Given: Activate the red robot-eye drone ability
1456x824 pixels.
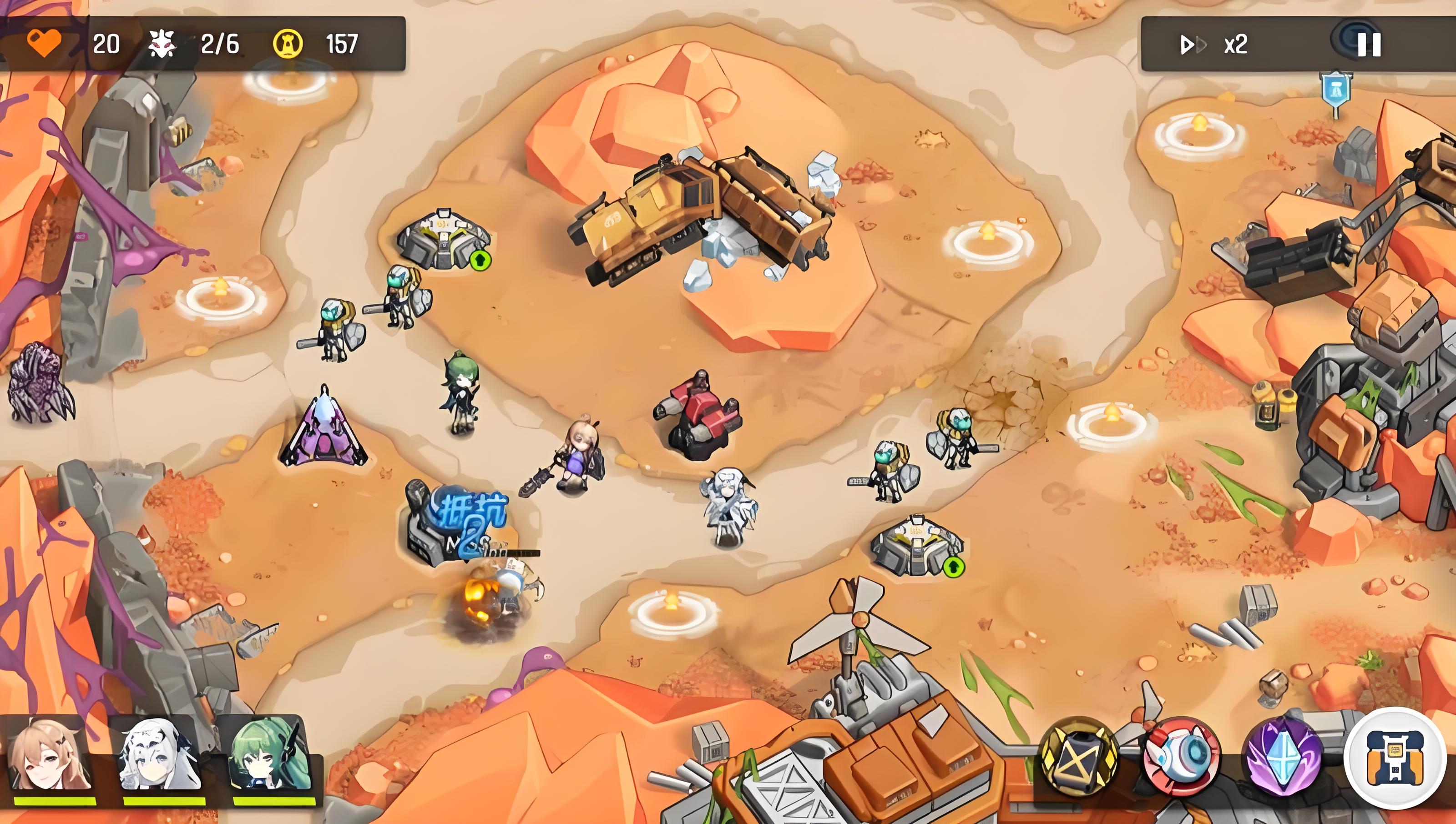Looking at the screenshot, I should [1181, 755].
